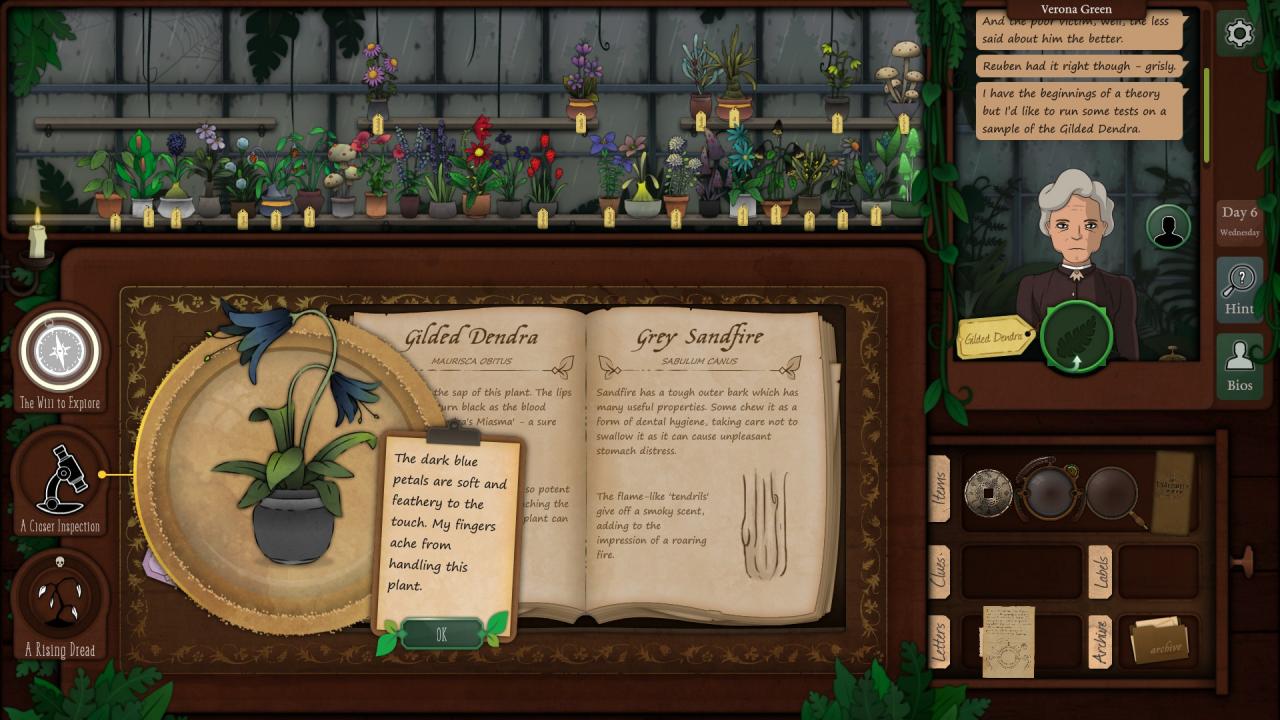Open the Labels drawer tab

[1100, 572]
